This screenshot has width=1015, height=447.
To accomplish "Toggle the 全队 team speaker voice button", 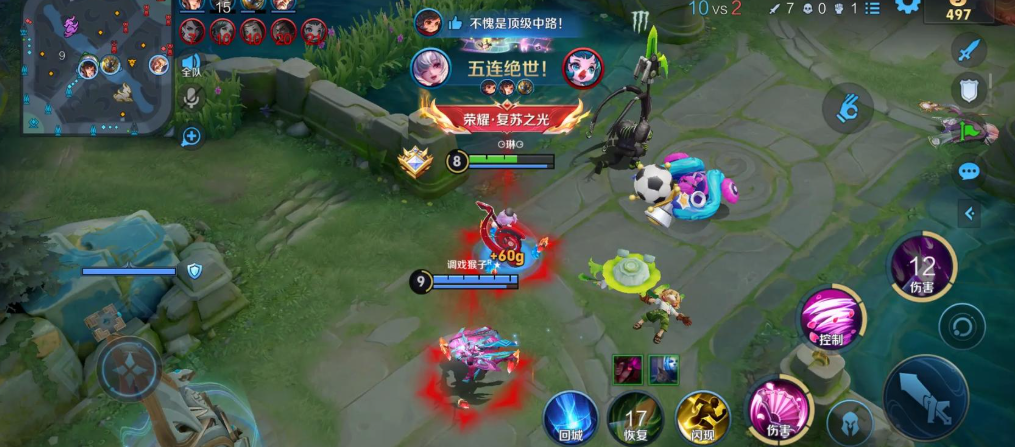I will point(191,65).
